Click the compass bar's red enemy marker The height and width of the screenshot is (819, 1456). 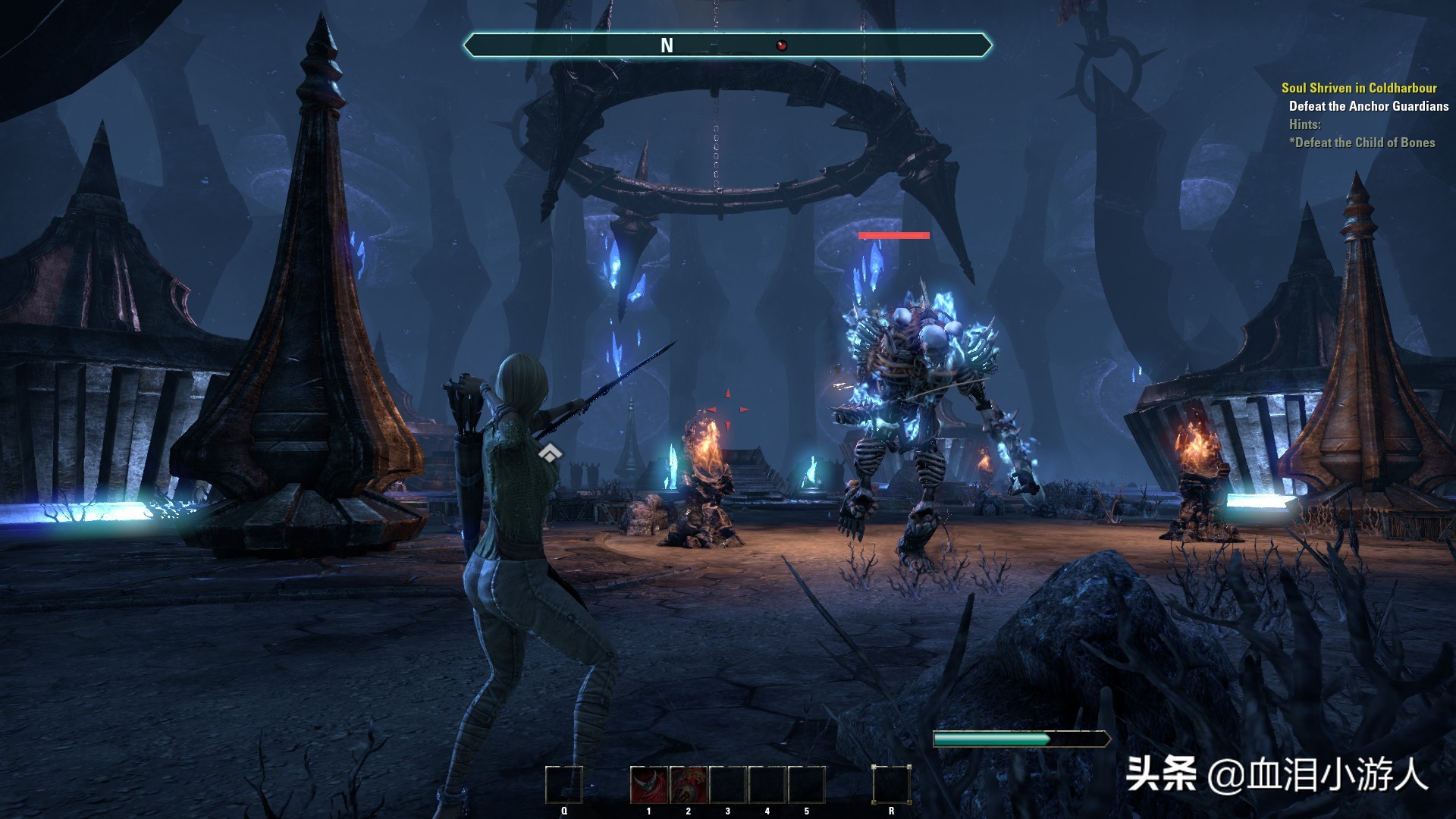pyautogui.click(x=781, y=45)
